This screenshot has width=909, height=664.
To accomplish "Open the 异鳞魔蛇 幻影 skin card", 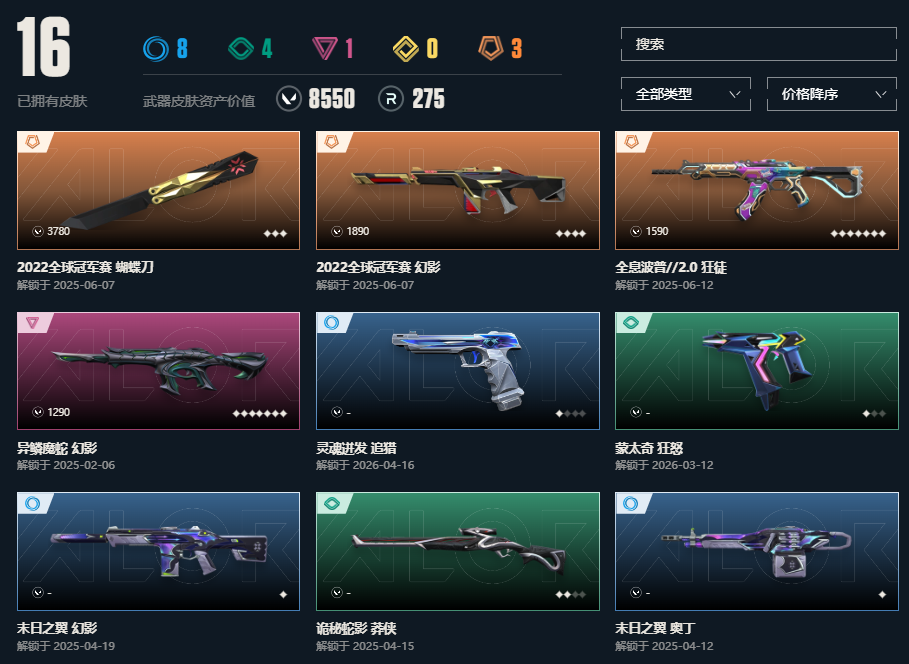I will point(158,371).
